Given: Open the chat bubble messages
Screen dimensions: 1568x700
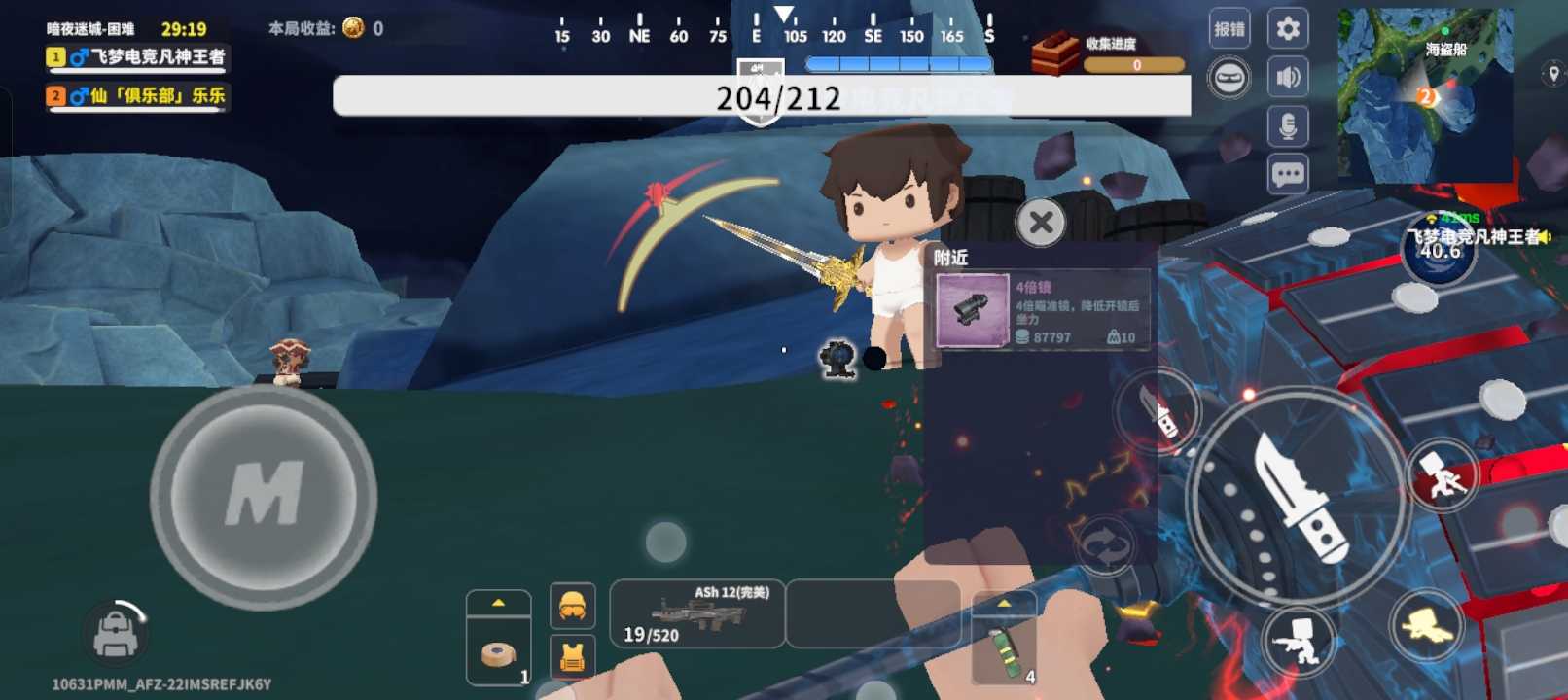Looking at the screenshot, I should point(1288,175).
